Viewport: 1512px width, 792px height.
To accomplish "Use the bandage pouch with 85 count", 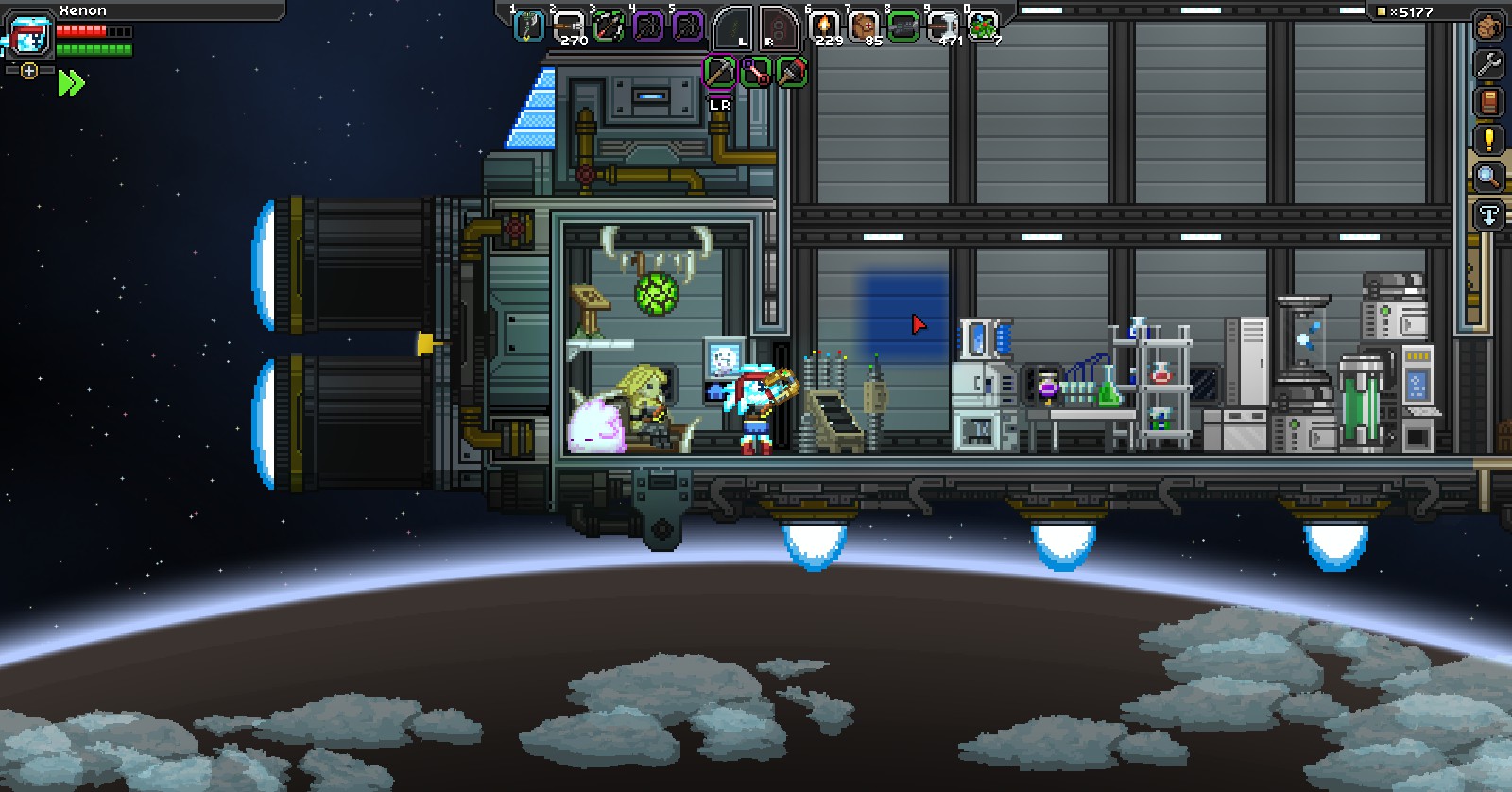I will (x=864, y=26).
